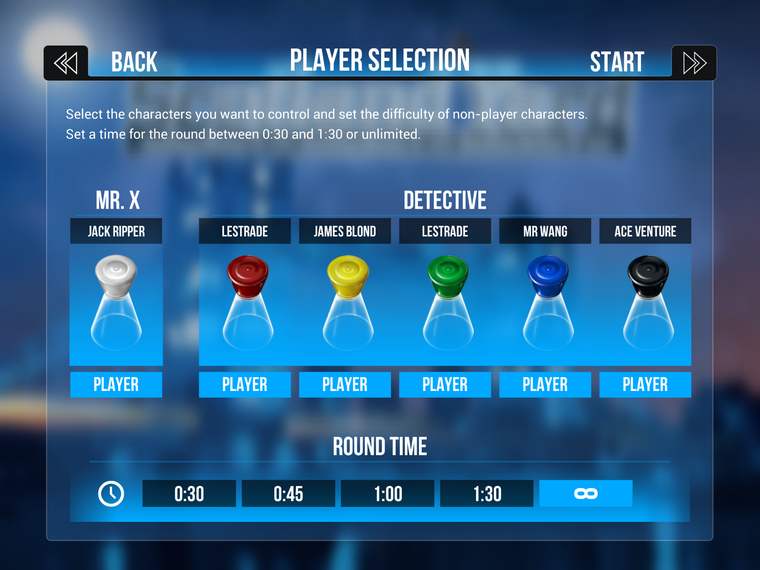Choose the 1:00 round time
The width and height of the screenshot is (760, 570).
coord(387,493)
